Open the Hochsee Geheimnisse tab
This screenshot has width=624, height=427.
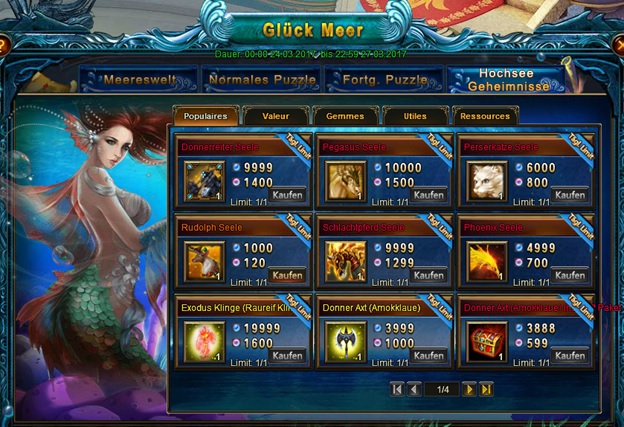point(506,78)
